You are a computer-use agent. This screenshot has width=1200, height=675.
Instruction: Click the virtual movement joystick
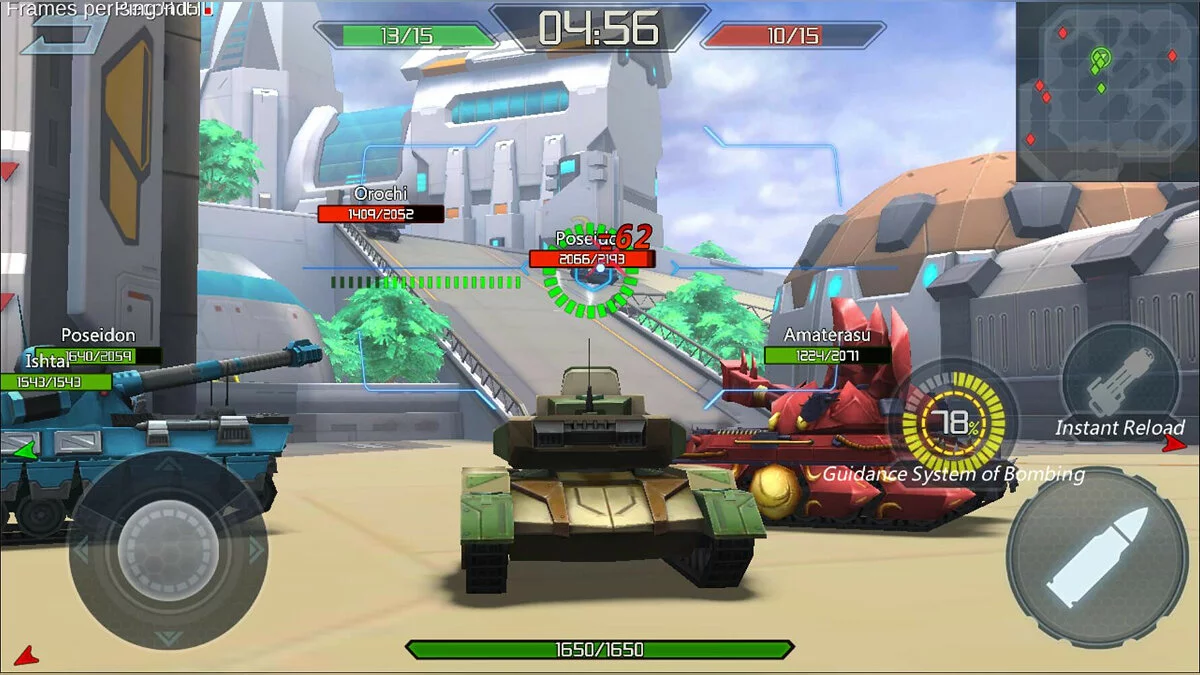coord(168,550)
